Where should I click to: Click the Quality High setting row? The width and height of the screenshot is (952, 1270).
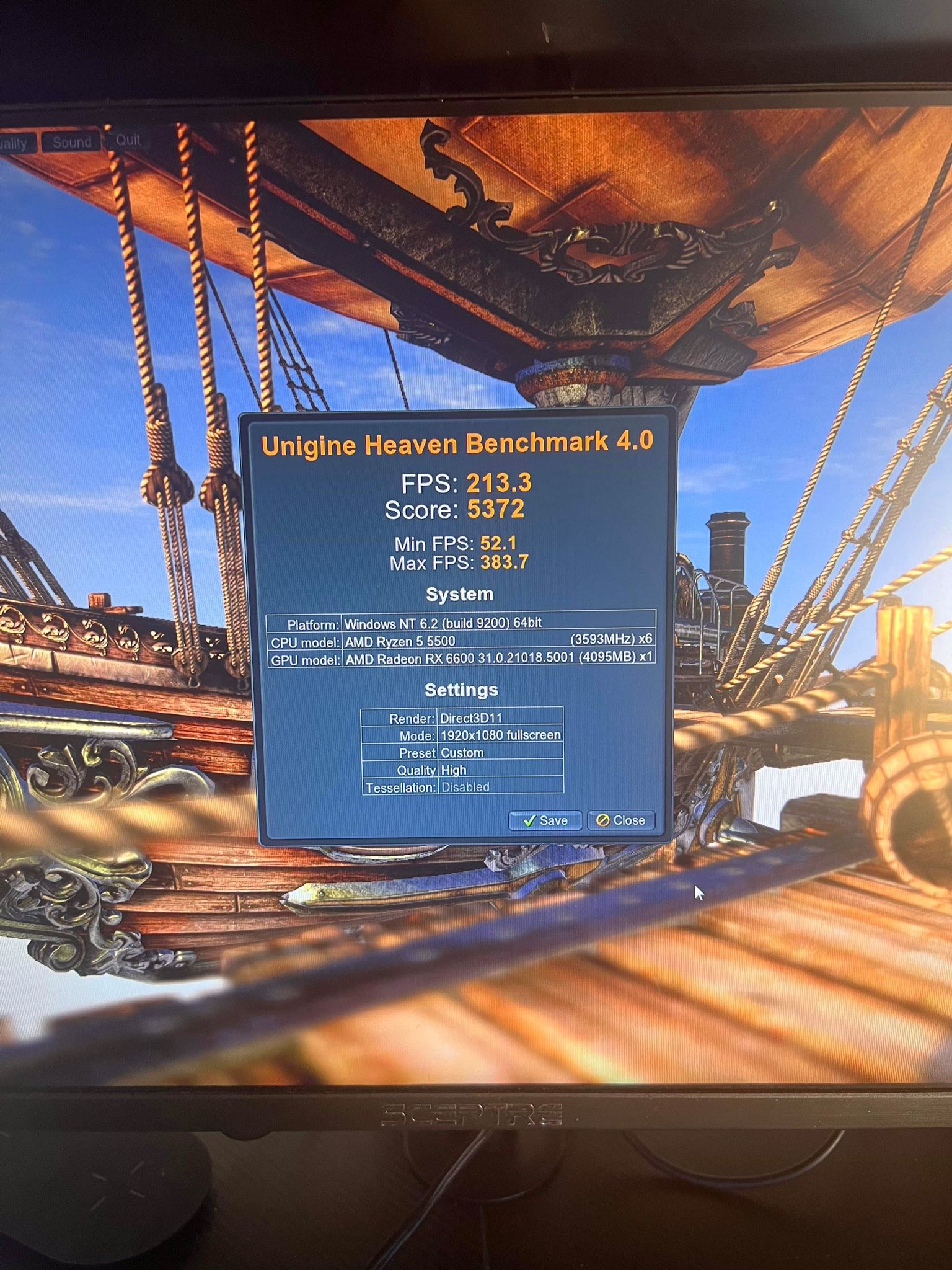pyautogui.click(x=451, y=769)
